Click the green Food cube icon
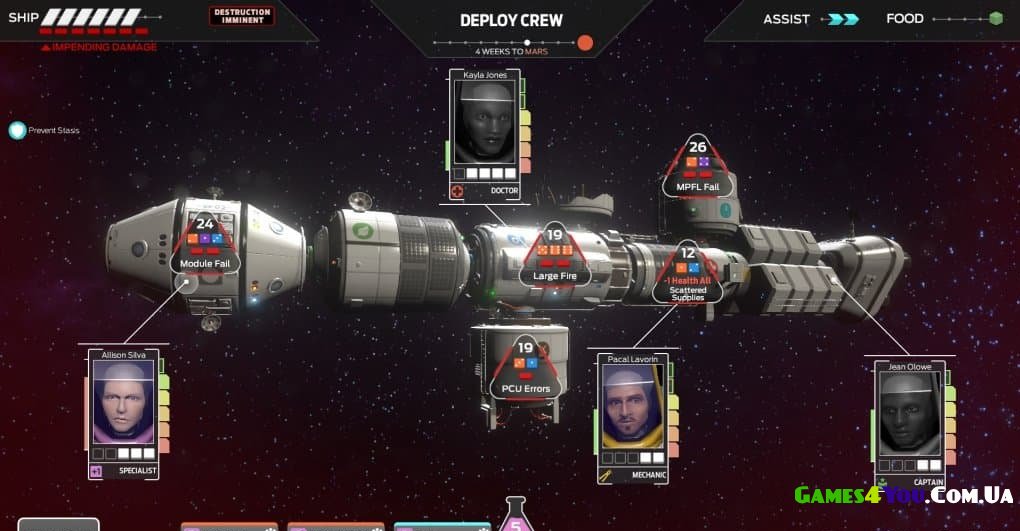This screenshot has height=531, width=1020. [x=995, y=19]
